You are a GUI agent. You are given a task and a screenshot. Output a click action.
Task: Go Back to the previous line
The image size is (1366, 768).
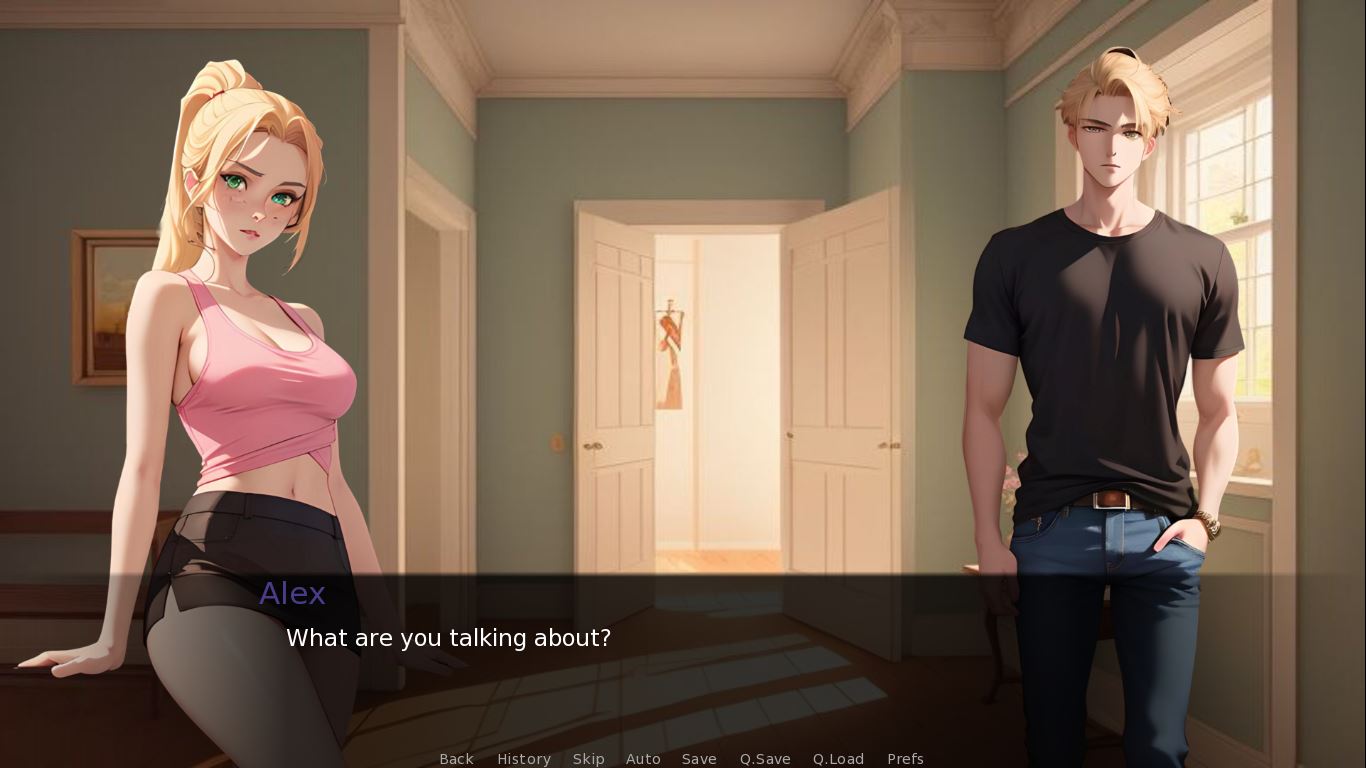pyautogui.click(x=456, y=759)
